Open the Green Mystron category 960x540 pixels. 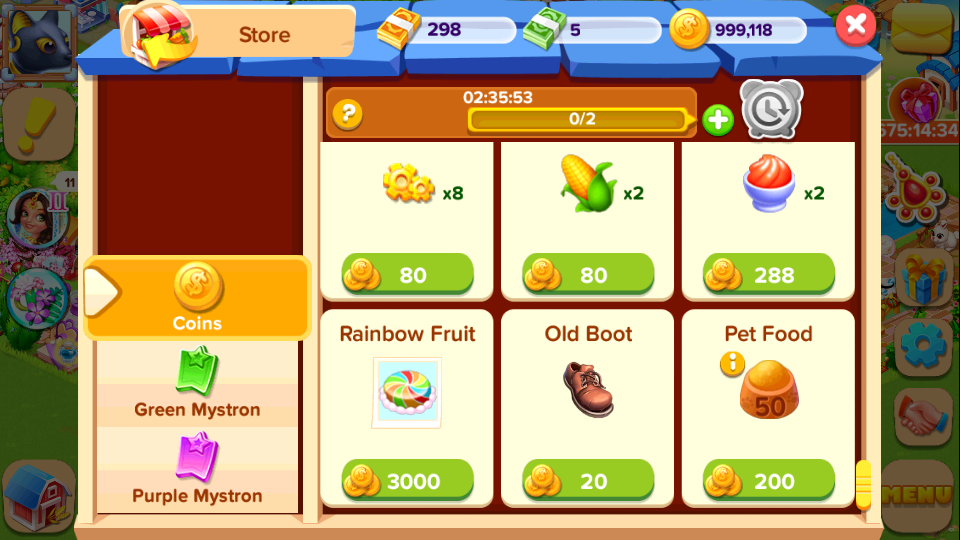[198, 385]
